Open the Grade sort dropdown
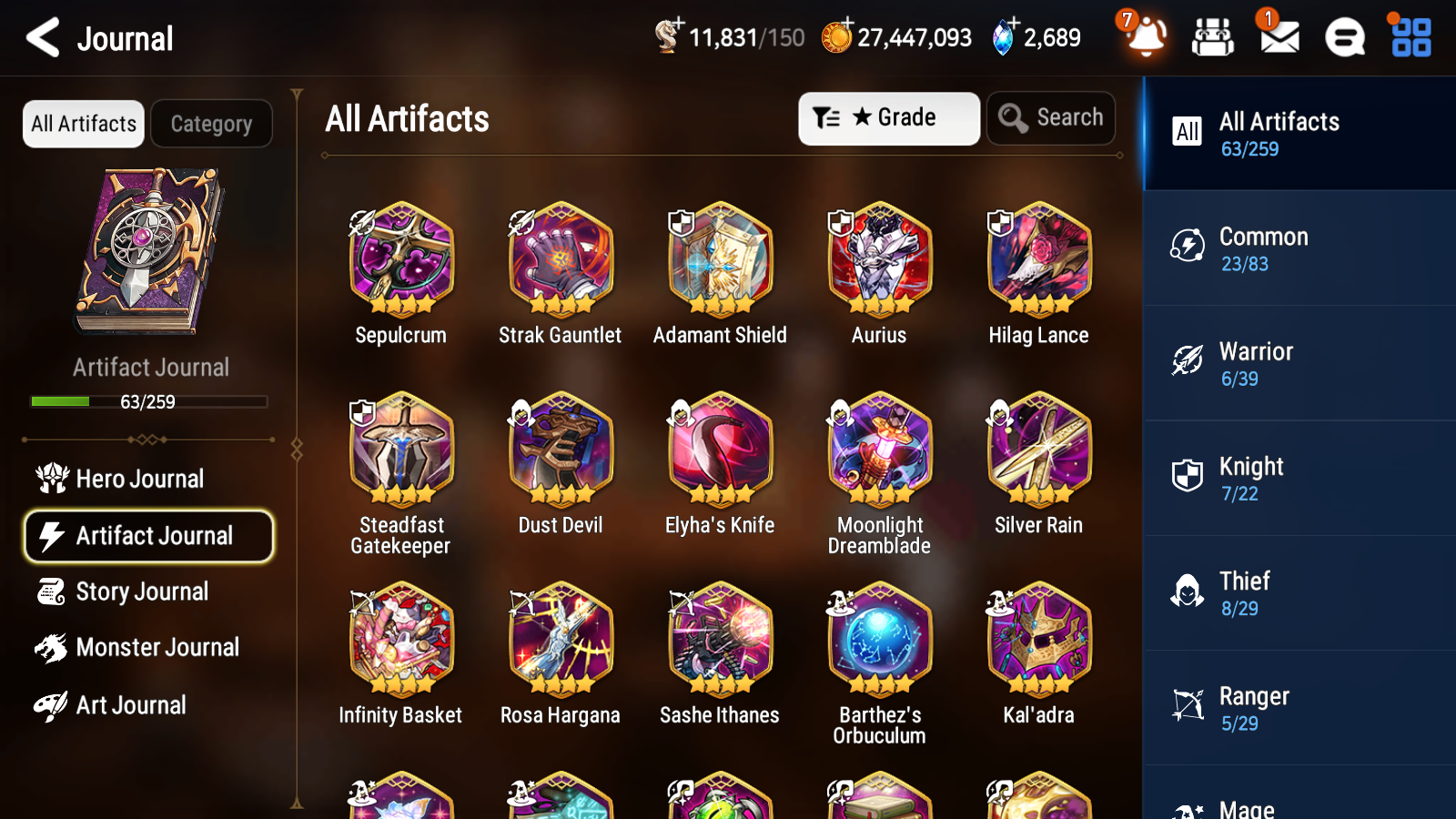The image size is (1456, 819). pos(887,117)
